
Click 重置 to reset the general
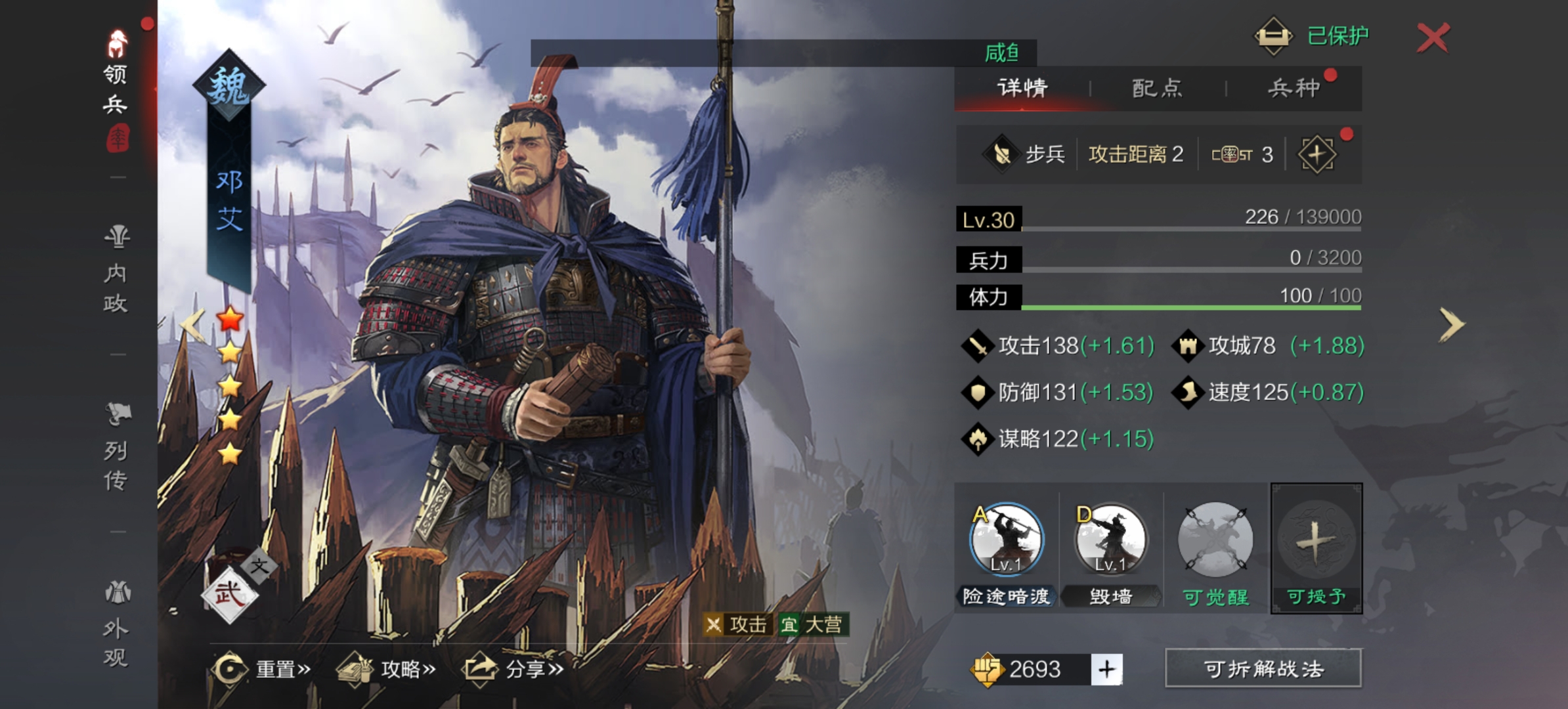263,670
